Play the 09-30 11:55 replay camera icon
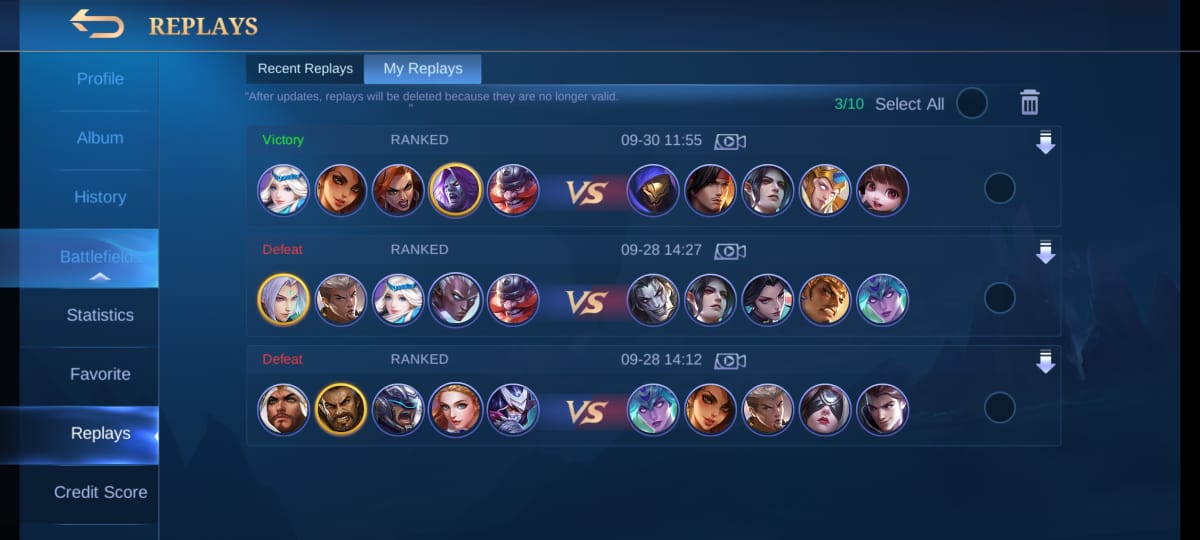Screen dimensions: 1200x540 pos(730,141)
